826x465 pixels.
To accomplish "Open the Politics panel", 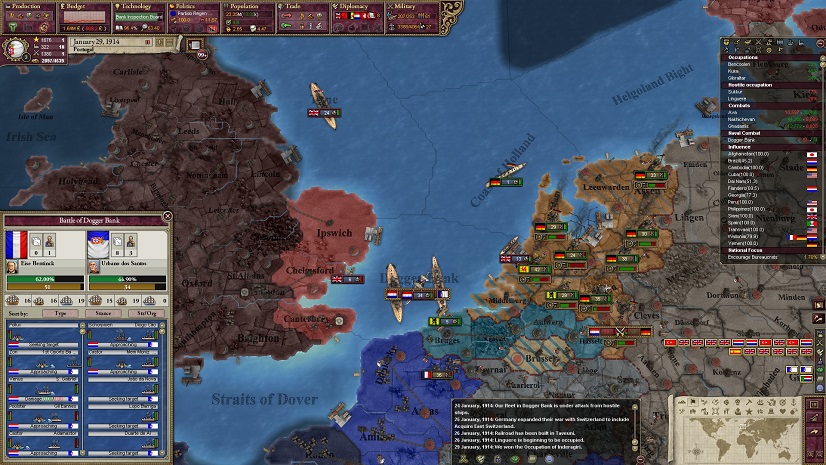I will coord(194,6).
